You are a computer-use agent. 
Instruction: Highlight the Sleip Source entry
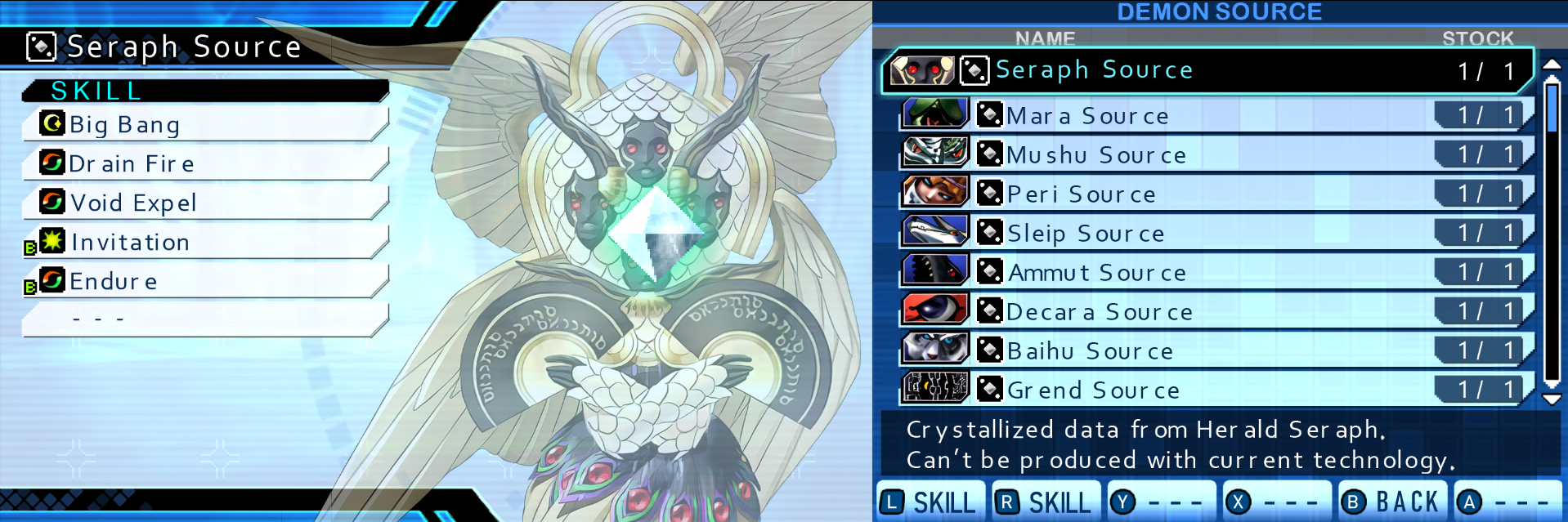(x=1210, y=233)
